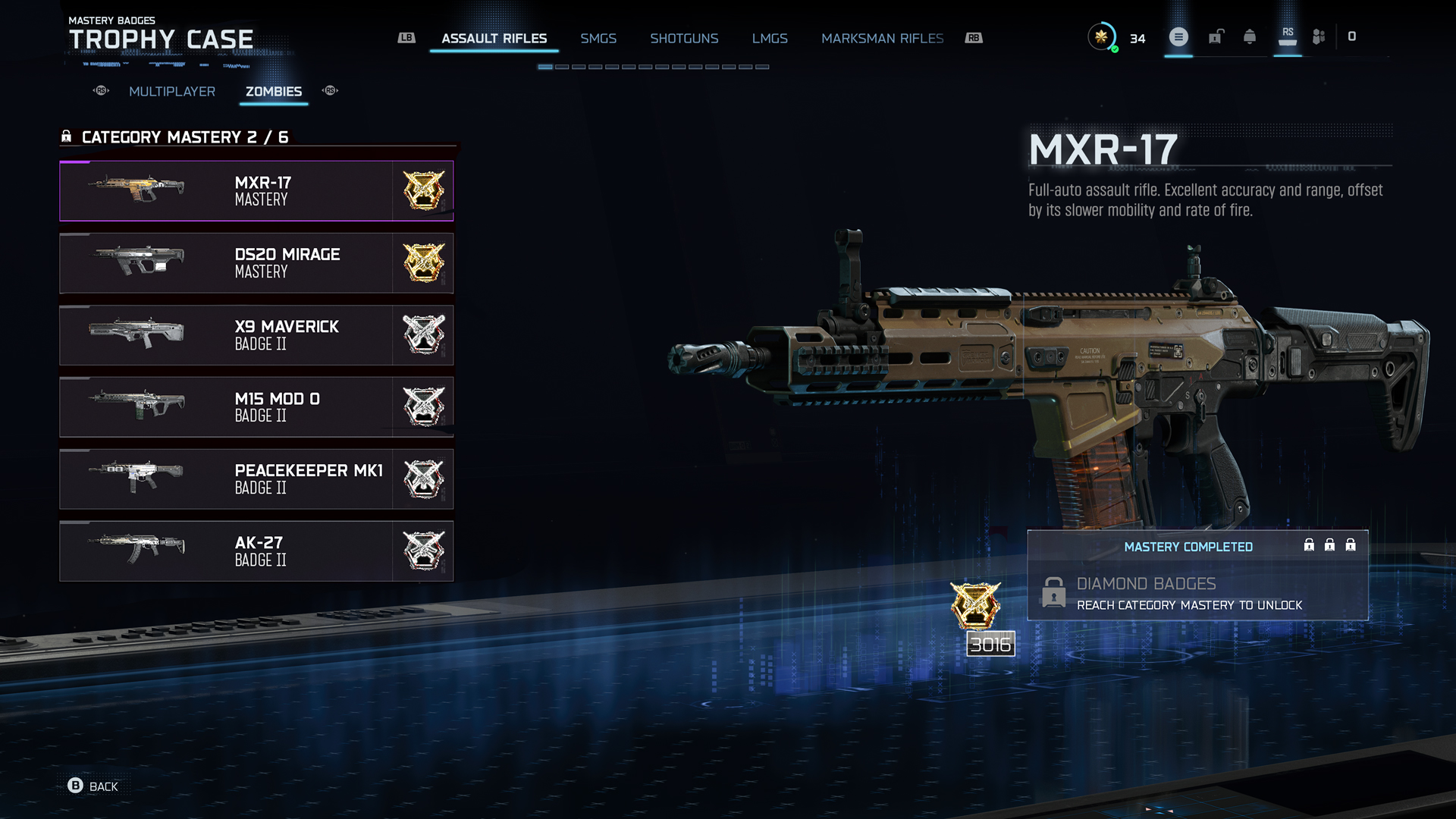Viewport: 1456px width, 819px height.
Task: Open the unlock-token padlock icon
Action: coord(1216,37)
